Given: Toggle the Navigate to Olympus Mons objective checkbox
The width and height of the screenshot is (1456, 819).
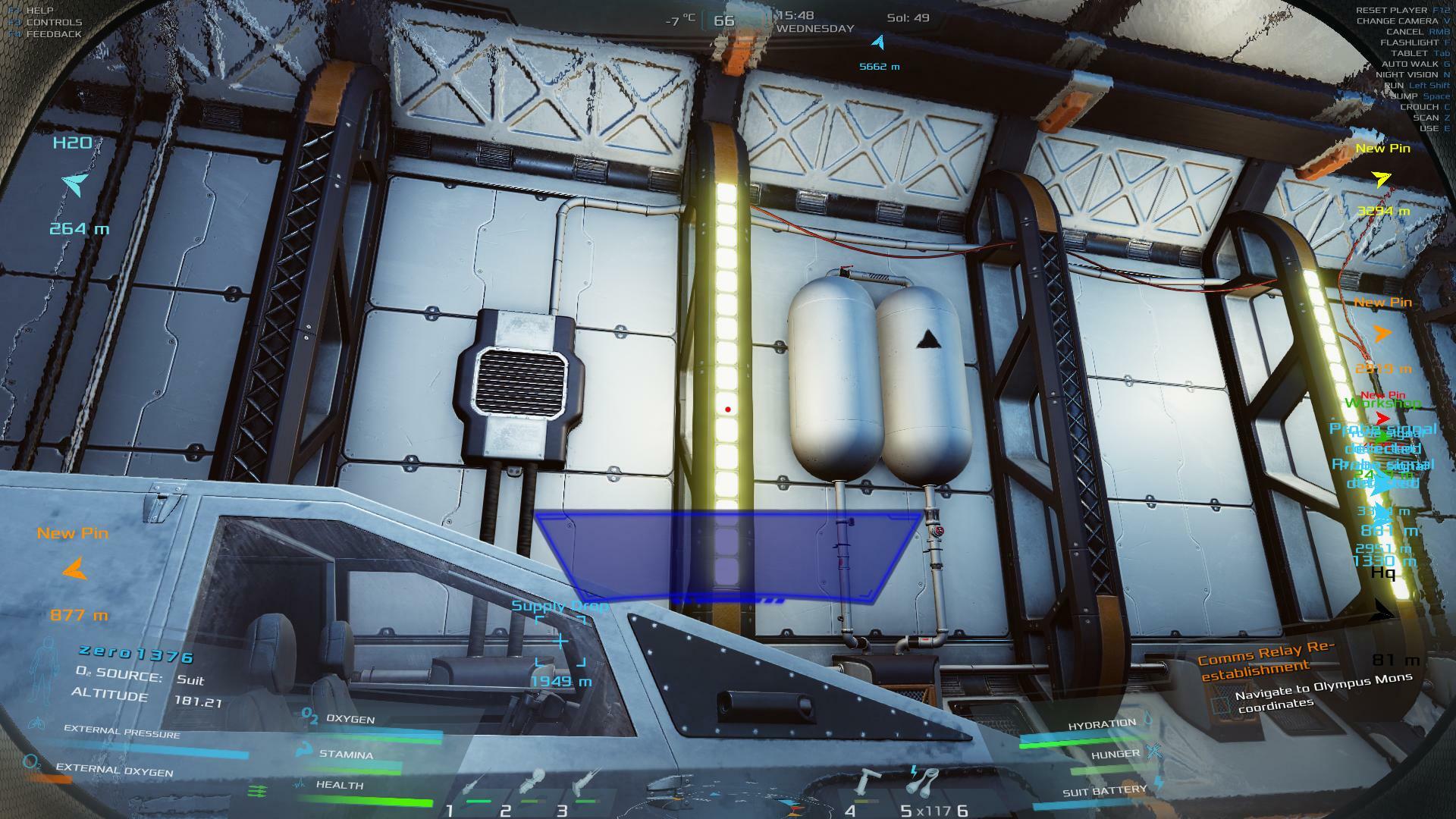Looking at the screenshot, I should tap(1219, 705).
